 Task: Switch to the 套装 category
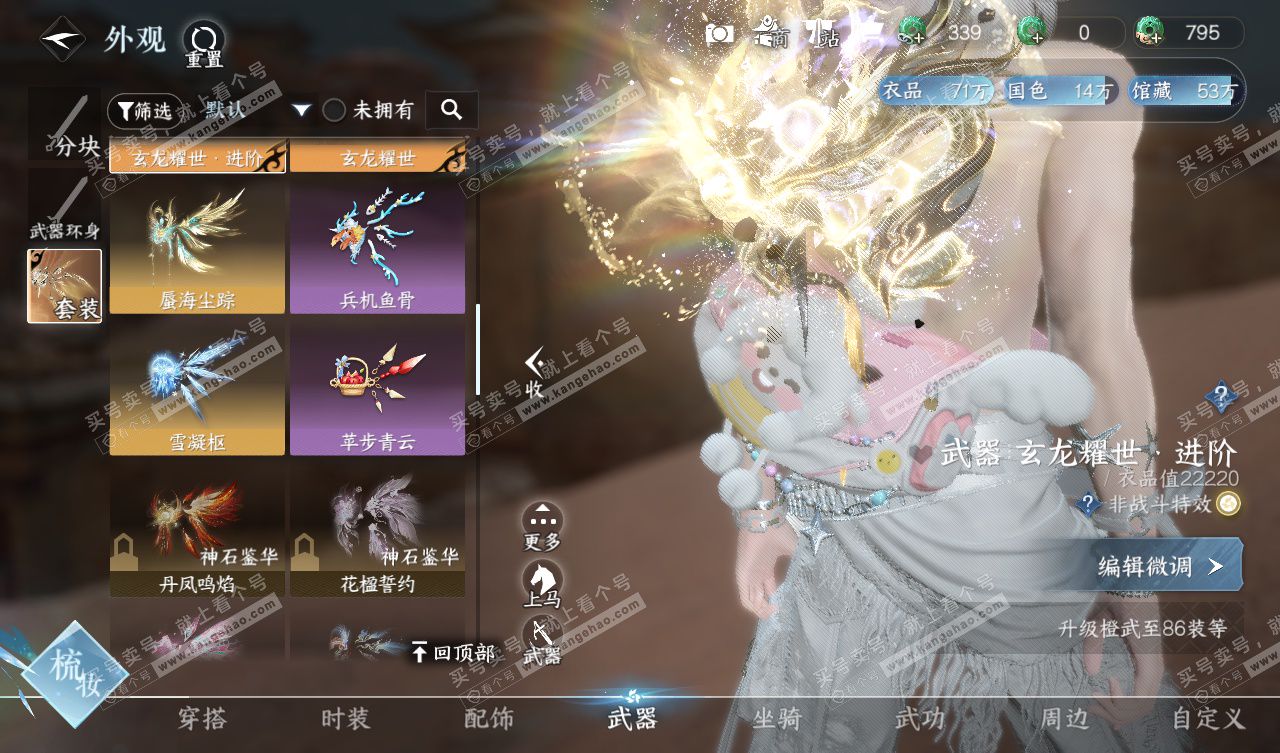click(65, 286)
